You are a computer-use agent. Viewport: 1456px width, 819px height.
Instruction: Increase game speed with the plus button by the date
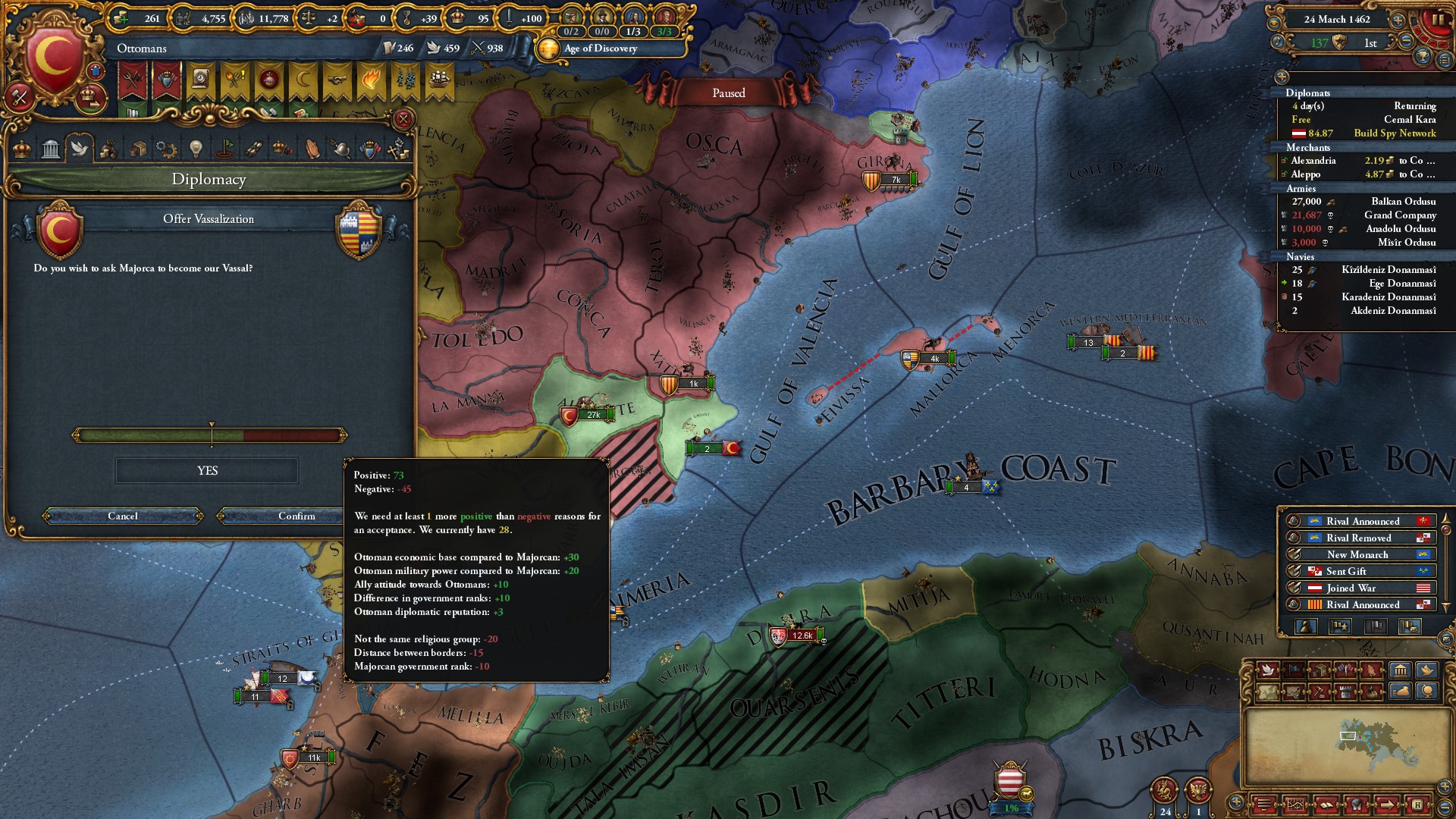(1398, 20)
